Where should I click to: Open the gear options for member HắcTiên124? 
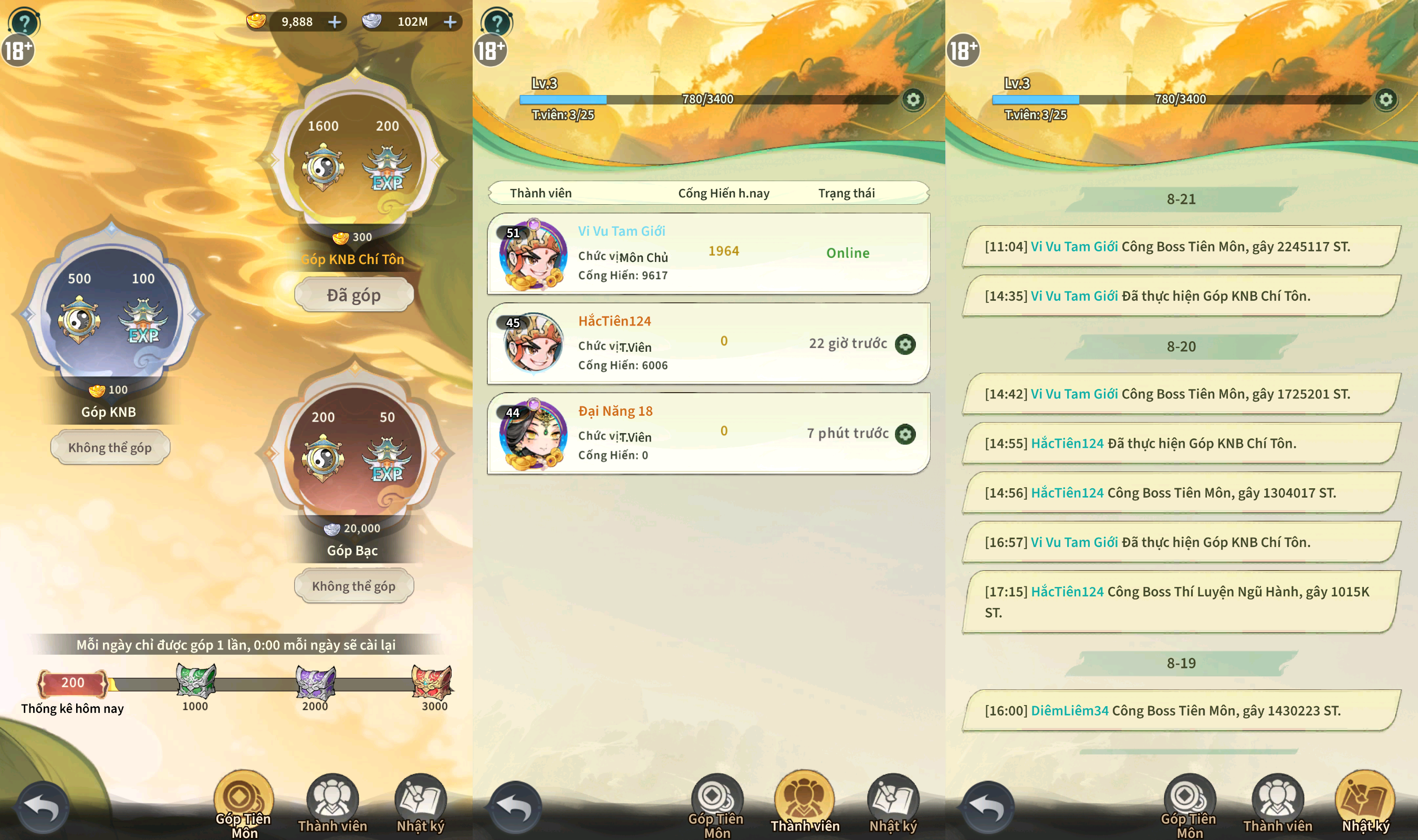tap(905, 344)
